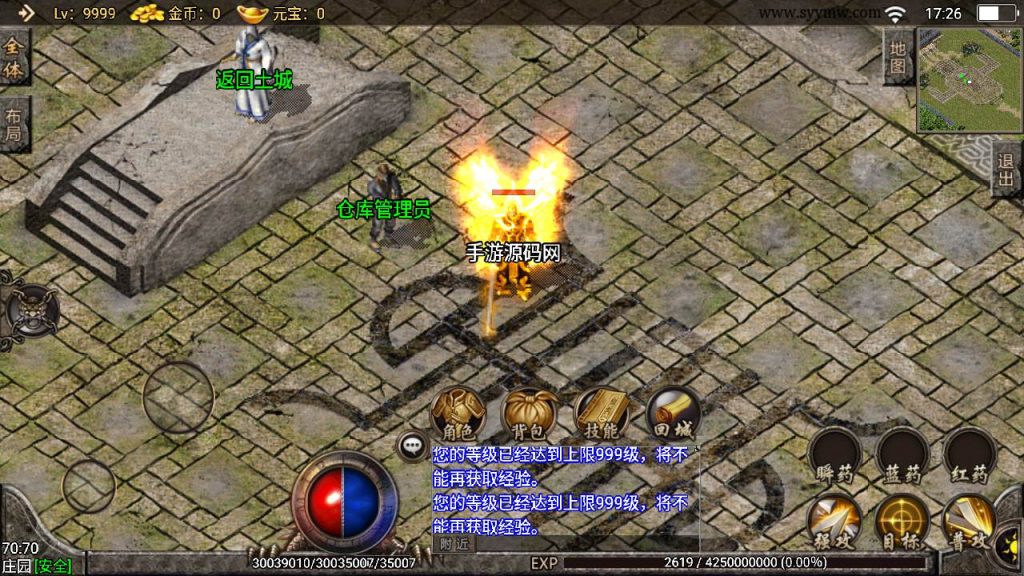Open the 技能 skills book
This screenshot has width=1024, height=576.
coord(601,413)
